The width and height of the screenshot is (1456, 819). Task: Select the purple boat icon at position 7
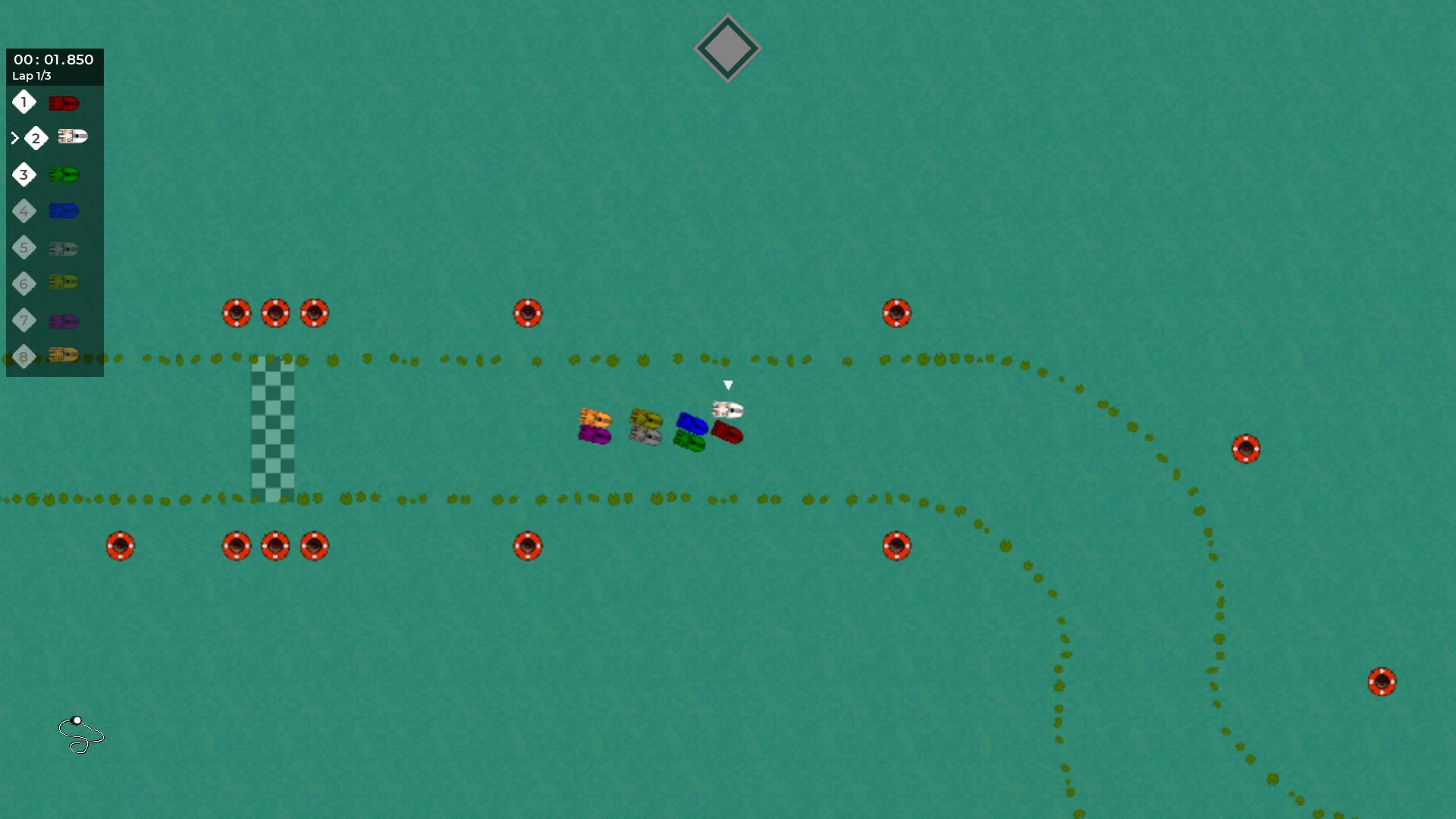[64, 321]
